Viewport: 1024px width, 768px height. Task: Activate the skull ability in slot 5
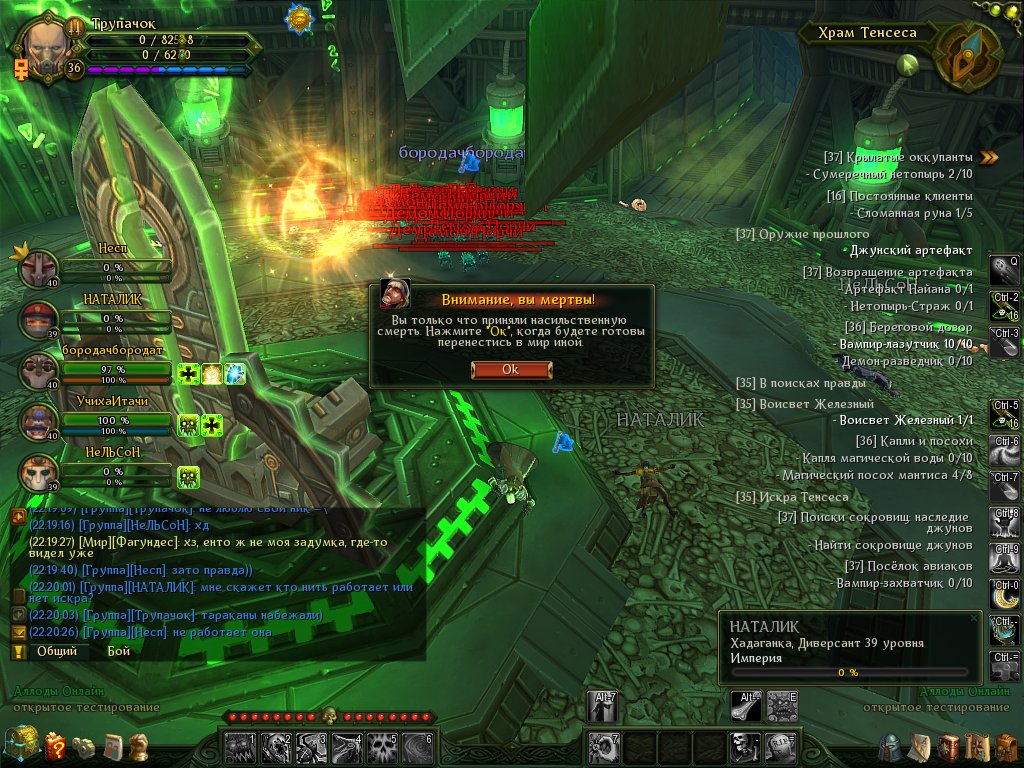tap(382, 747)
